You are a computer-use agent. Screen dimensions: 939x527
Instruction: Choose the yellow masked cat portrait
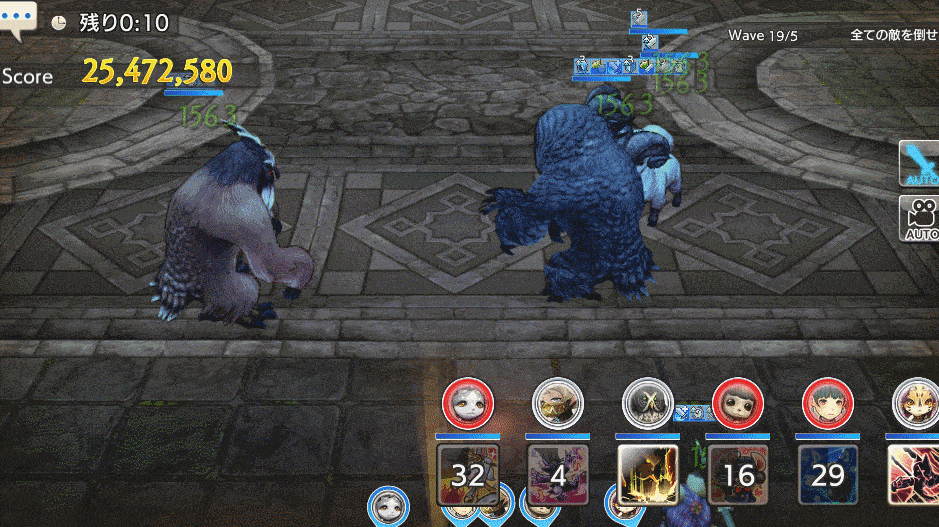tap(915, 404)
